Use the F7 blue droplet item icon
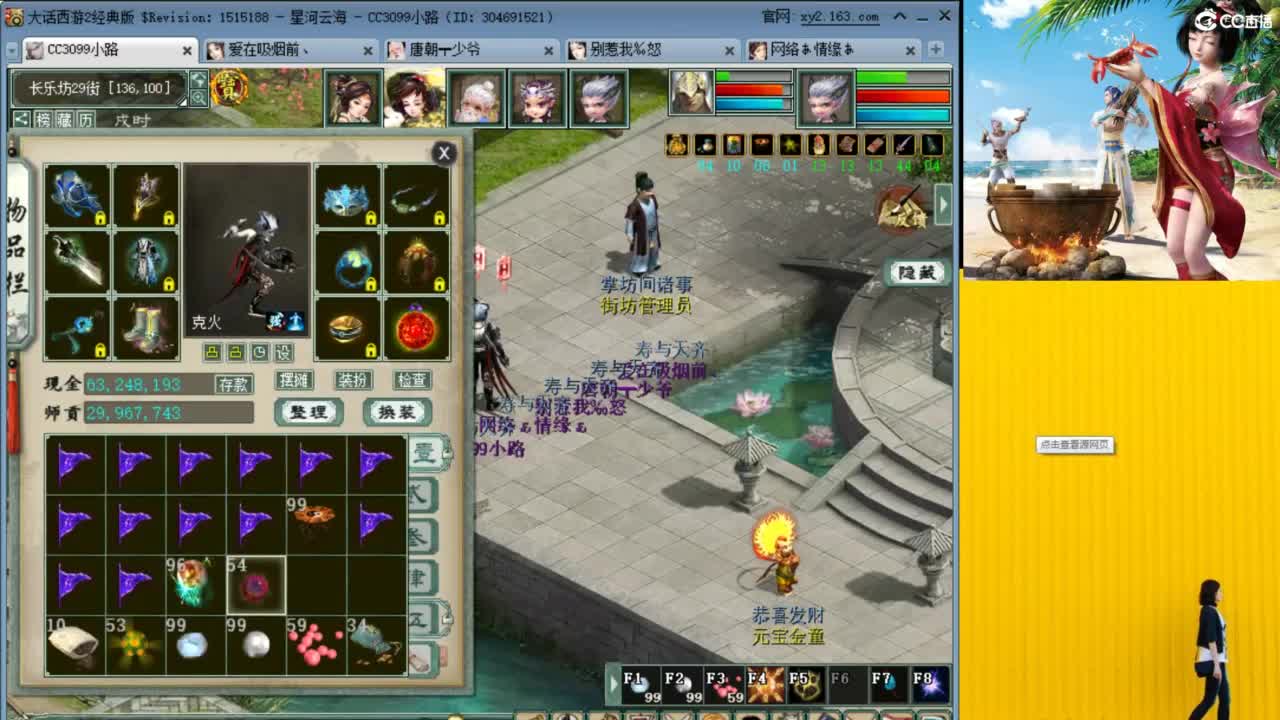This screenshot has width=1280, height=720. tap(886, 685)
